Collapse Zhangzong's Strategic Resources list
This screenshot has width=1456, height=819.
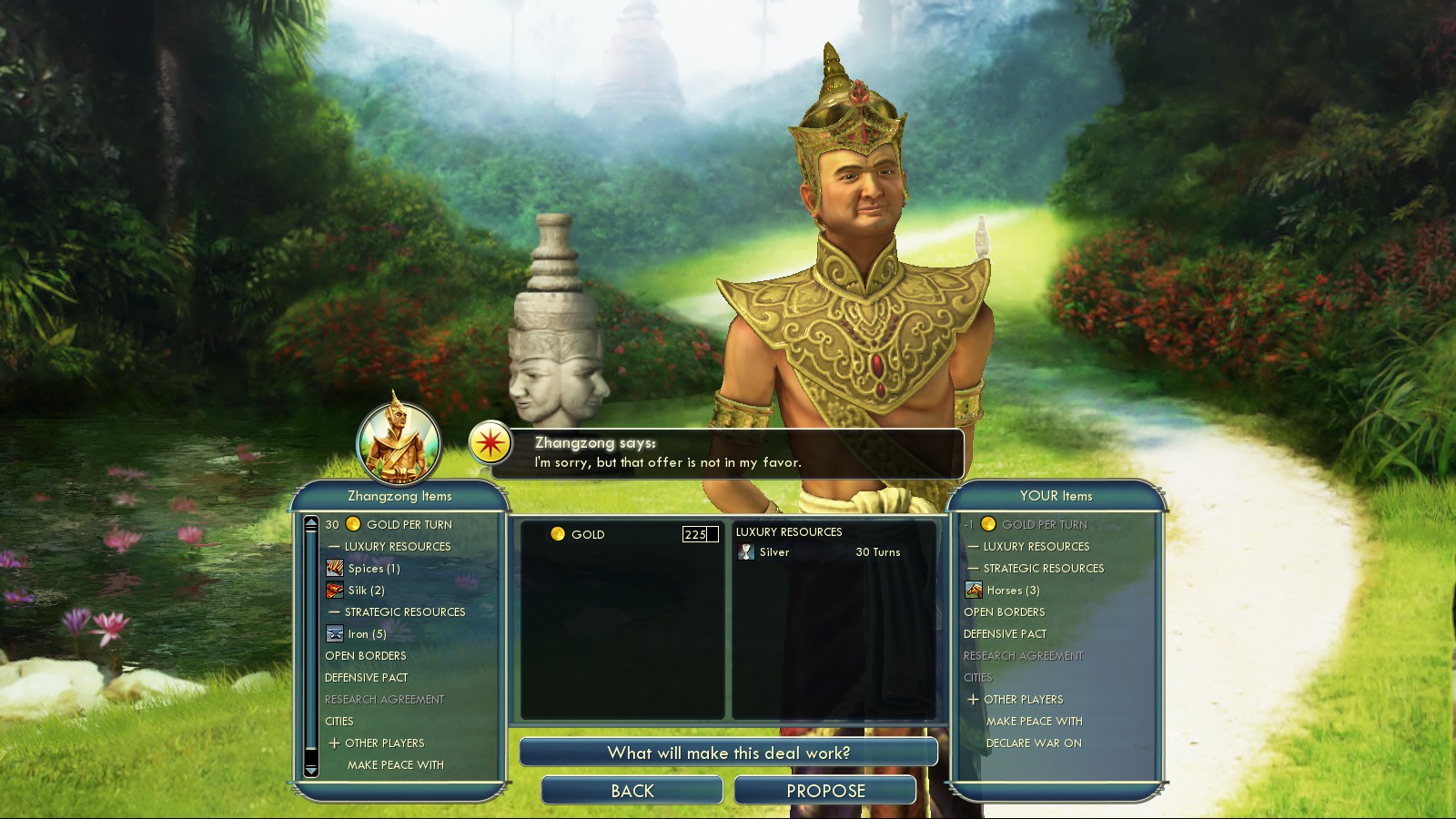click(335, 612)
